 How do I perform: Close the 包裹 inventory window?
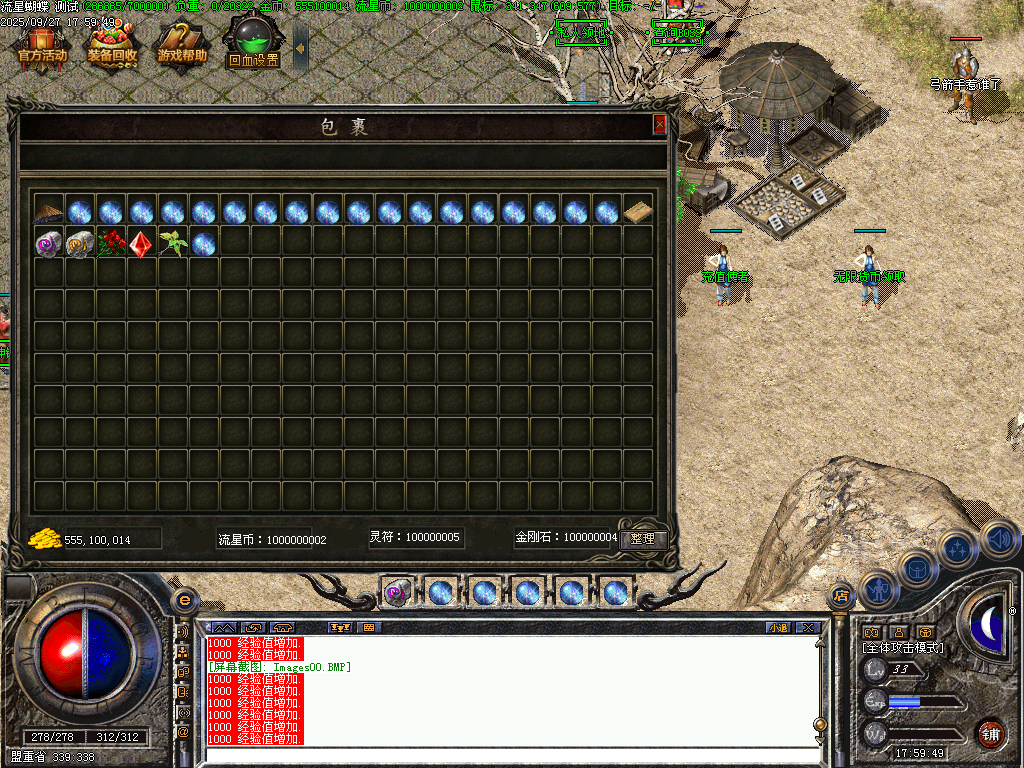point(659,125)
